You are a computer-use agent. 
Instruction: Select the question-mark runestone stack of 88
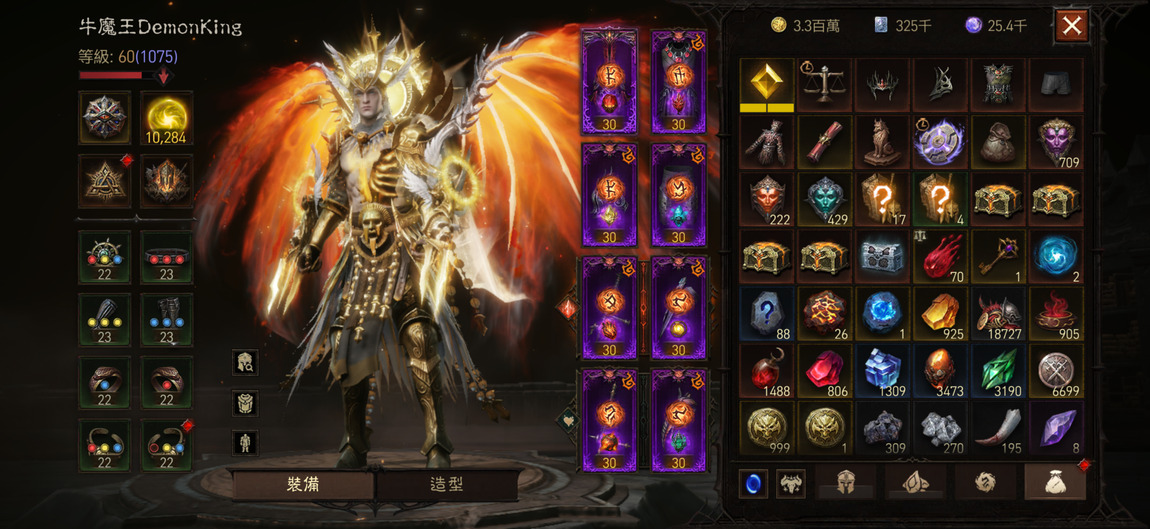pyautogui.click(x=767, y=314)
